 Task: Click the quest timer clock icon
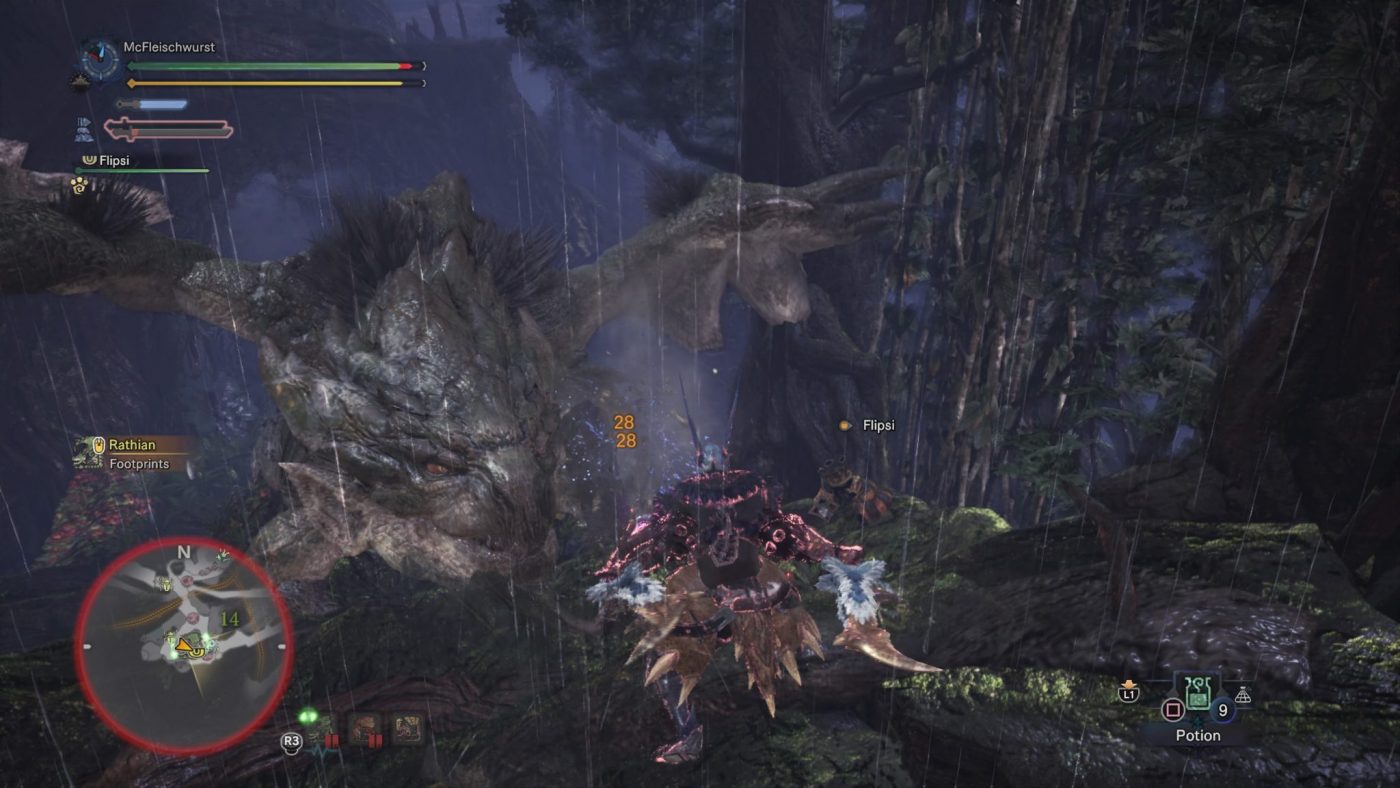(x=99, y=59)
